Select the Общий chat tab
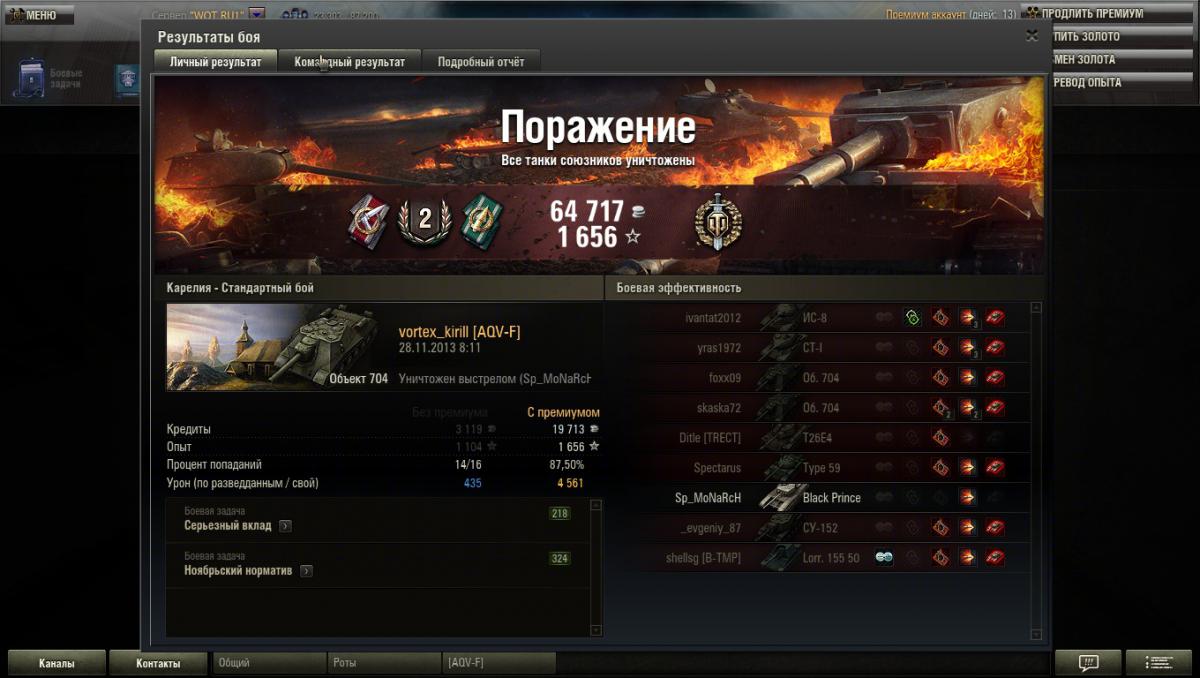This screenshot has width=1200, height=678. [x=268, y=663]
